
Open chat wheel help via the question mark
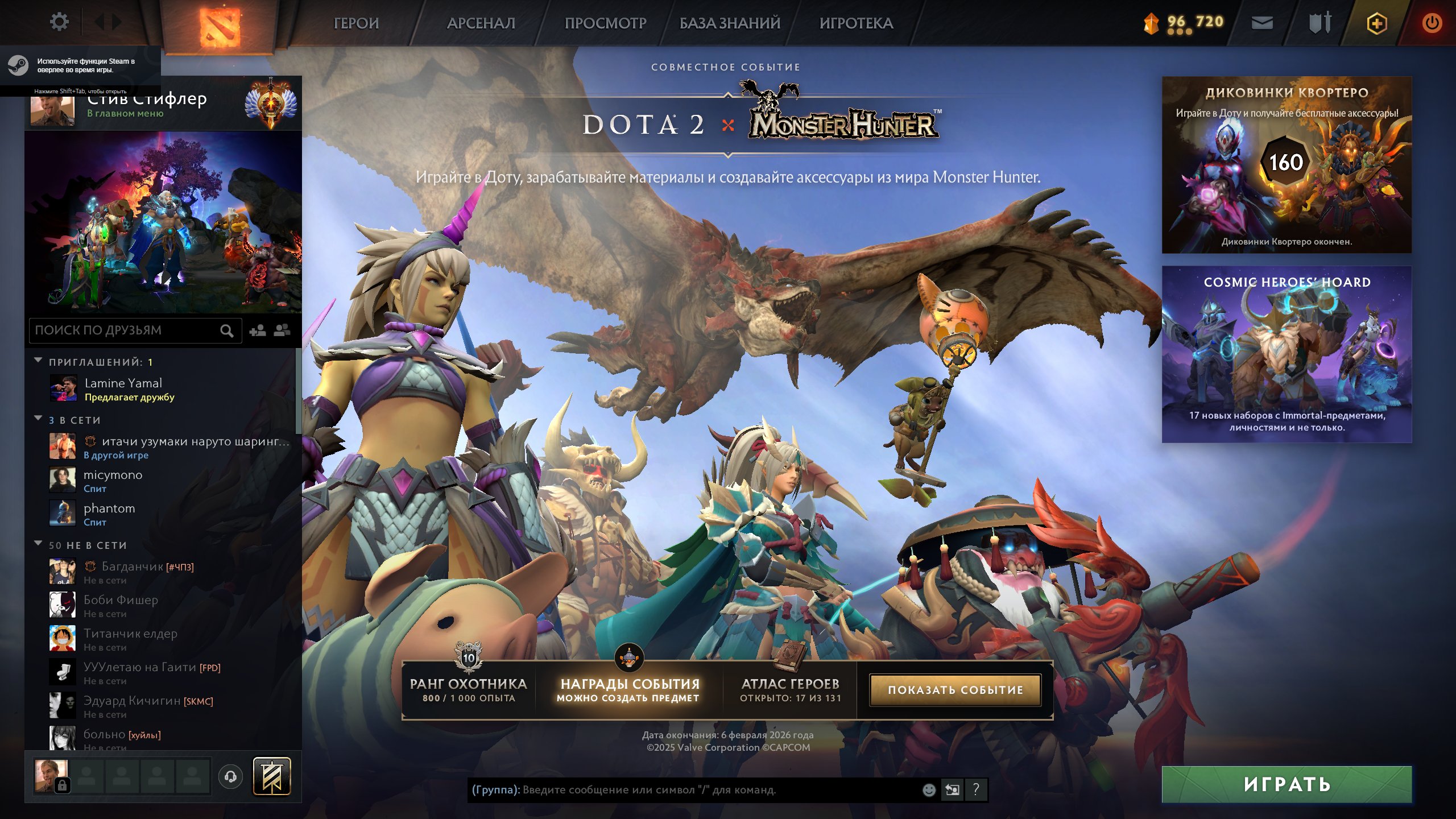click(x=975, y=789)
